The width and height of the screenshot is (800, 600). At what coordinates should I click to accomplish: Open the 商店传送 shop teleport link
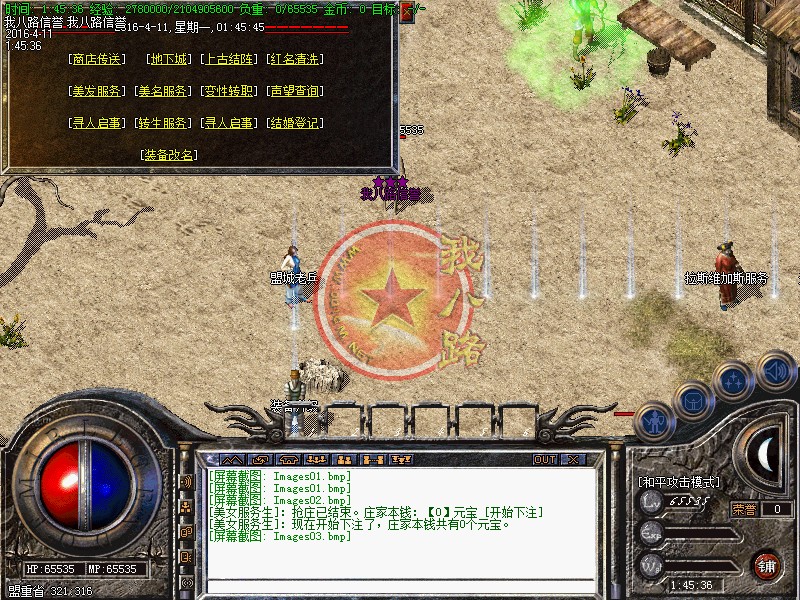click(97, 59)
